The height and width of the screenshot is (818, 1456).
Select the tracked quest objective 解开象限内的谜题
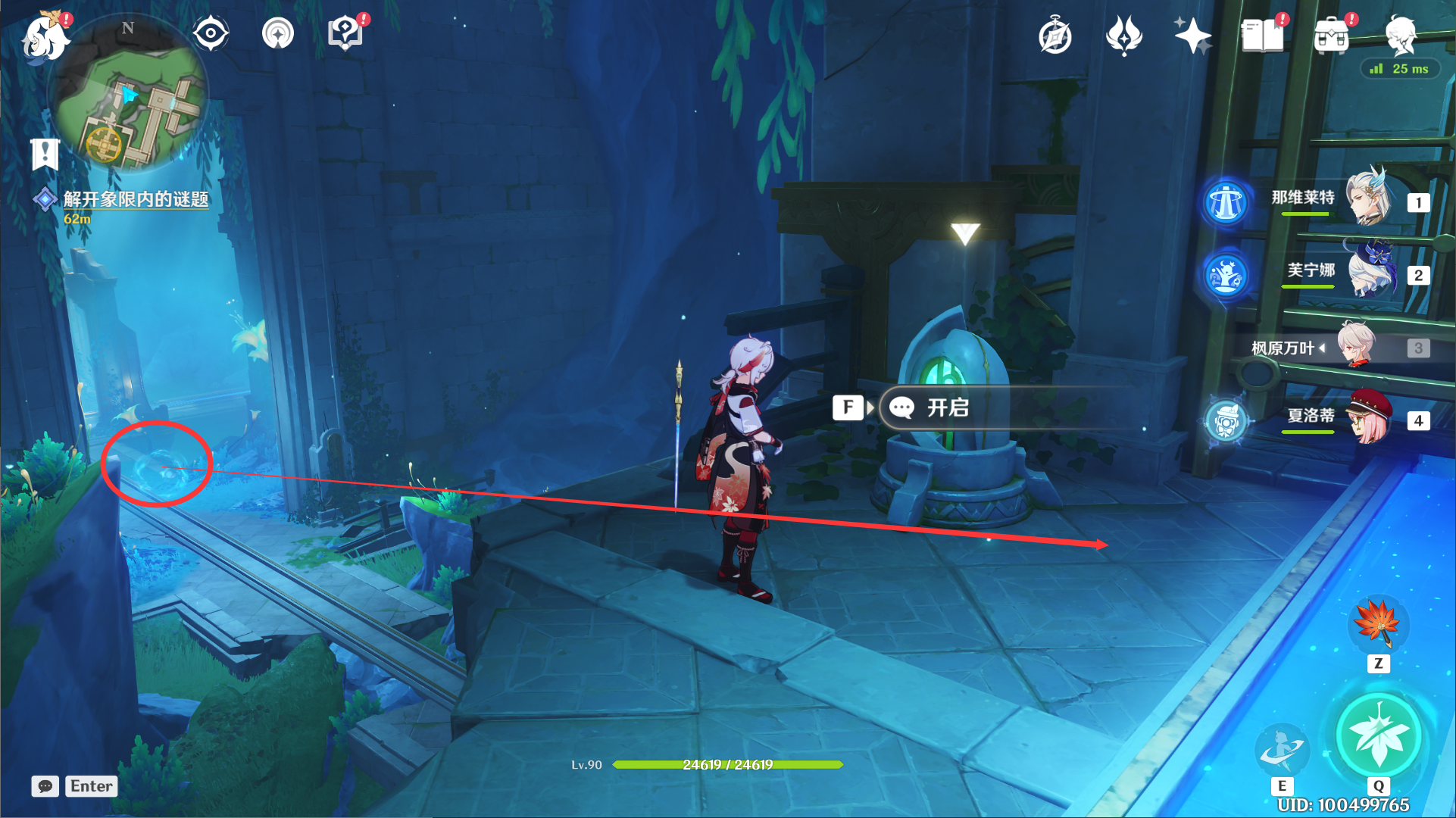click(135, 199)
